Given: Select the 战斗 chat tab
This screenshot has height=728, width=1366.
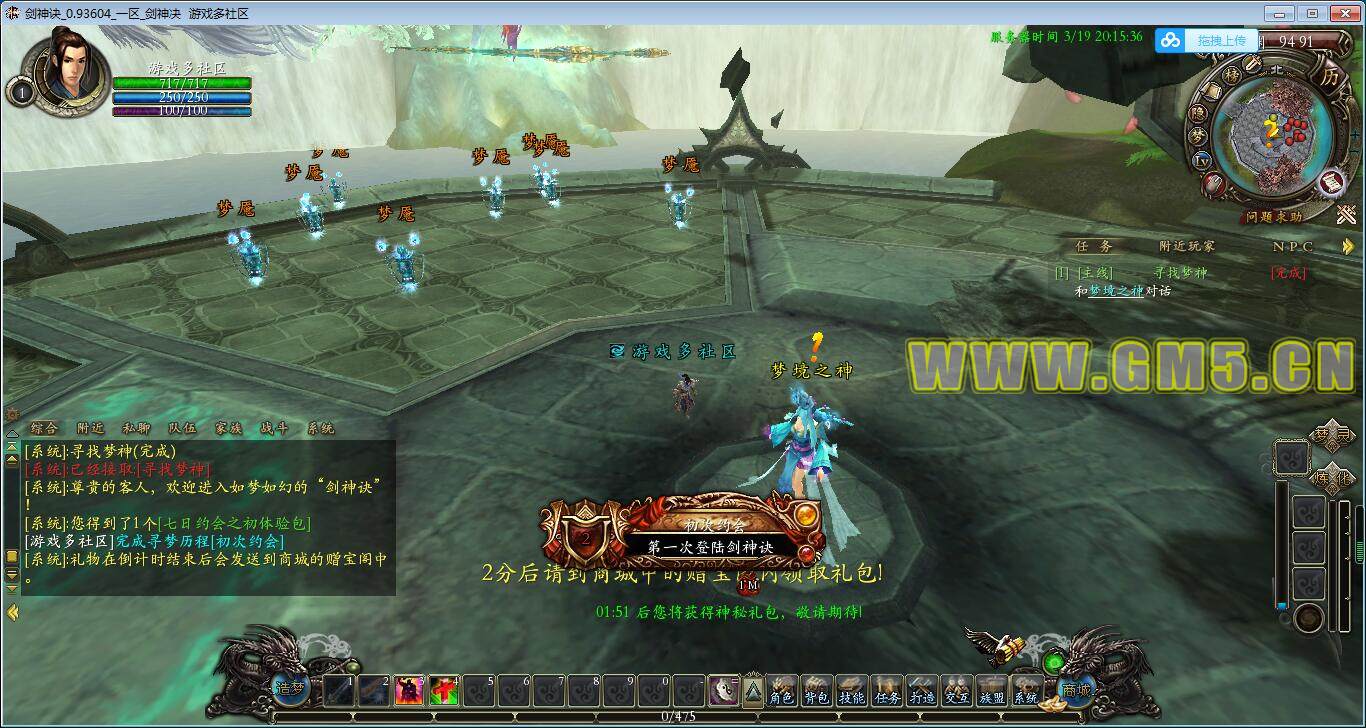Looking at the screenshot, I should point(274,428).
